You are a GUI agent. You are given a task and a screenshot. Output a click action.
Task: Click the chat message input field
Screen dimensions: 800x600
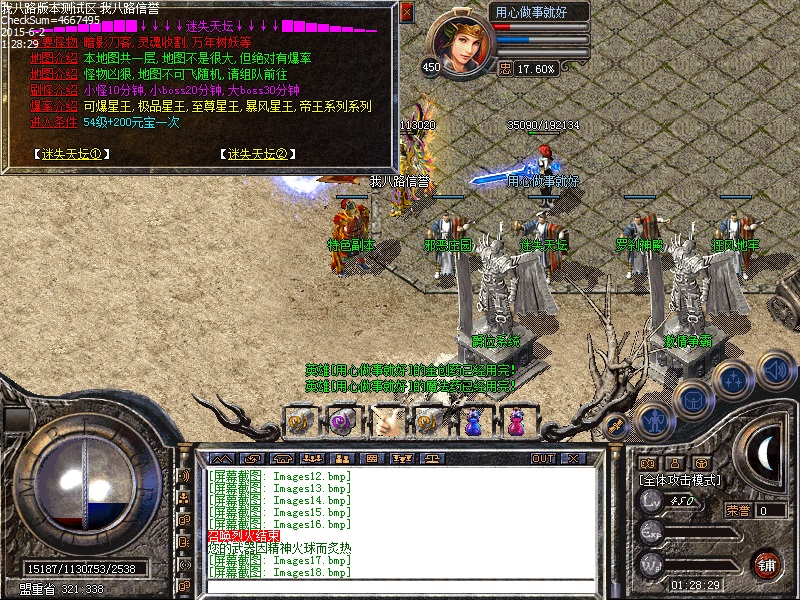point(400,587)
